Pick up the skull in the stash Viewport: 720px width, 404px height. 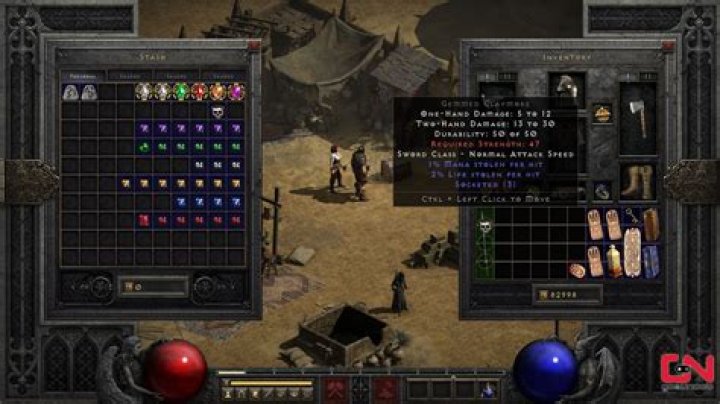pyautogui.click(x=217, y=111)
